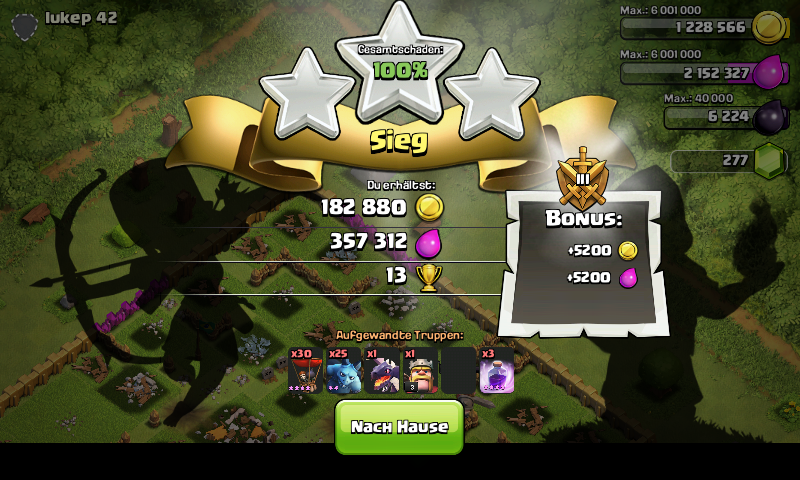This screenshot has width=800, height=480.
Task: Click the league badge above Bonus
Action: pos(582,177)
